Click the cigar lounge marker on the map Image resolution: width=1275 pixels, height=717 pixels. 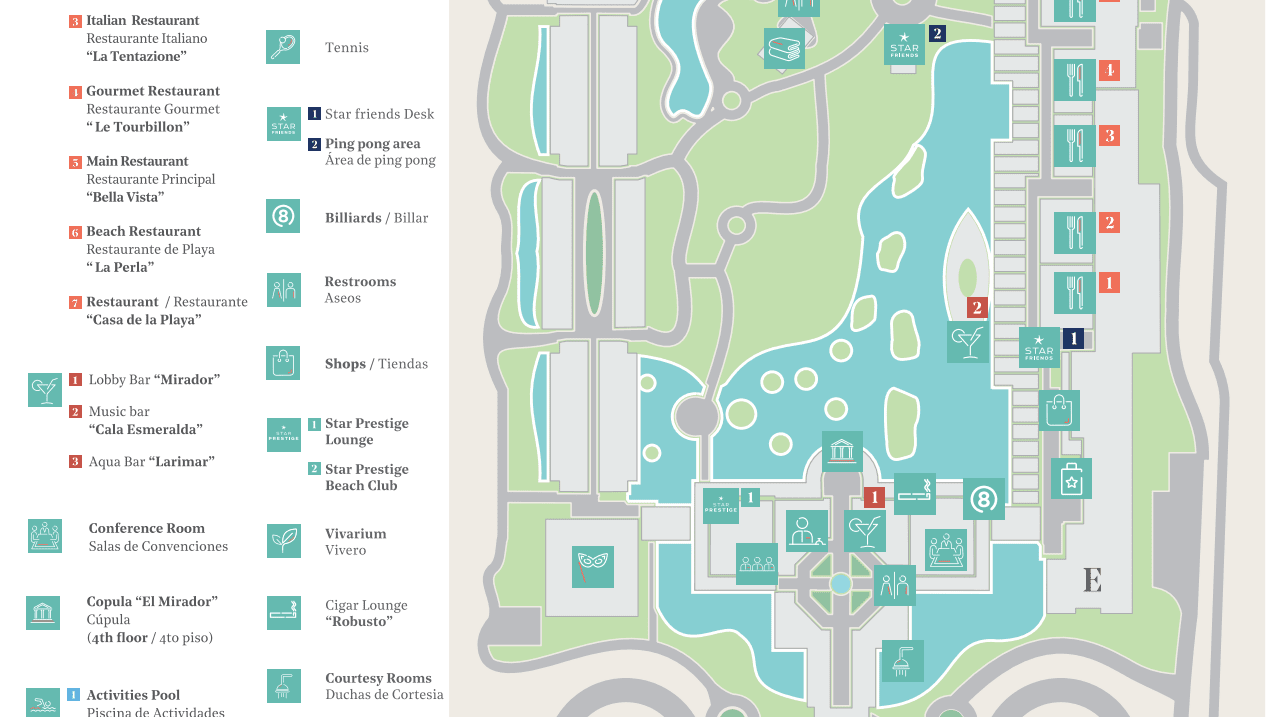coord(915,494)
